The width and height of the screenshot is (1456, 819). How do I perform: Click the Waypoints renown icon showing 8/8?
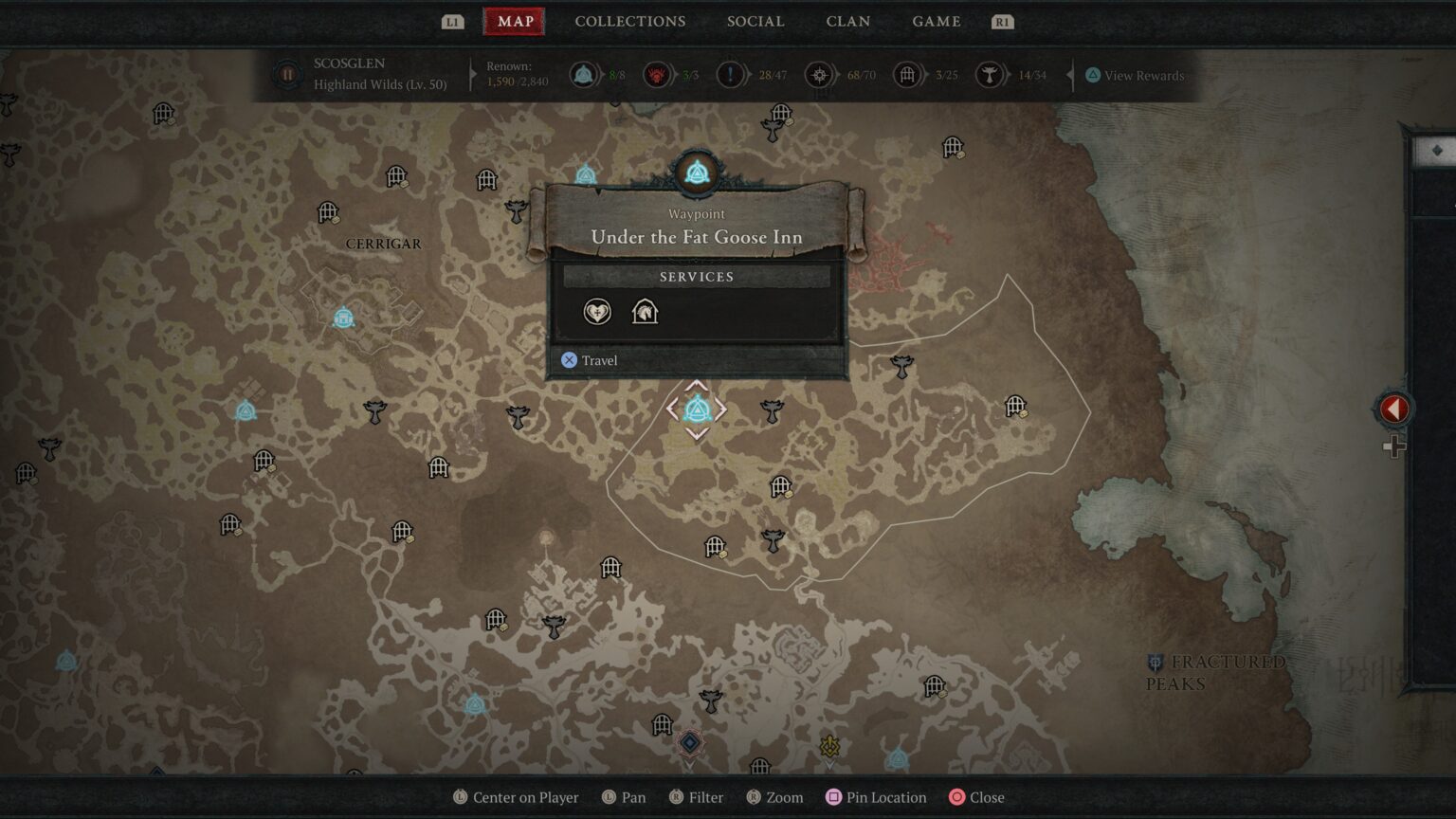click(582, 75)
